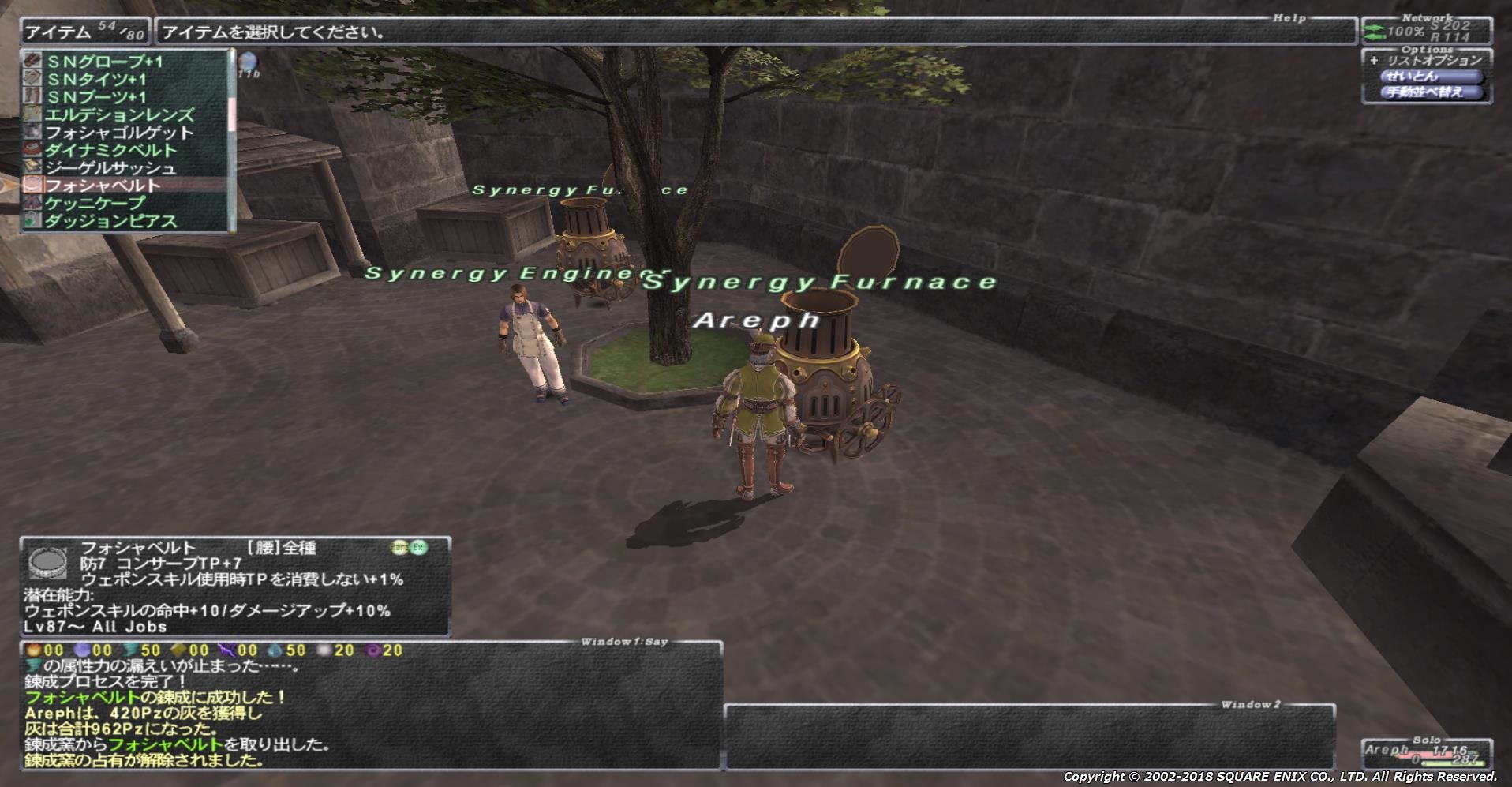This screenshot has width=1512, height=787.
Task: Choose the SNタイツ+1 item entry
Action: coord(96,80)
